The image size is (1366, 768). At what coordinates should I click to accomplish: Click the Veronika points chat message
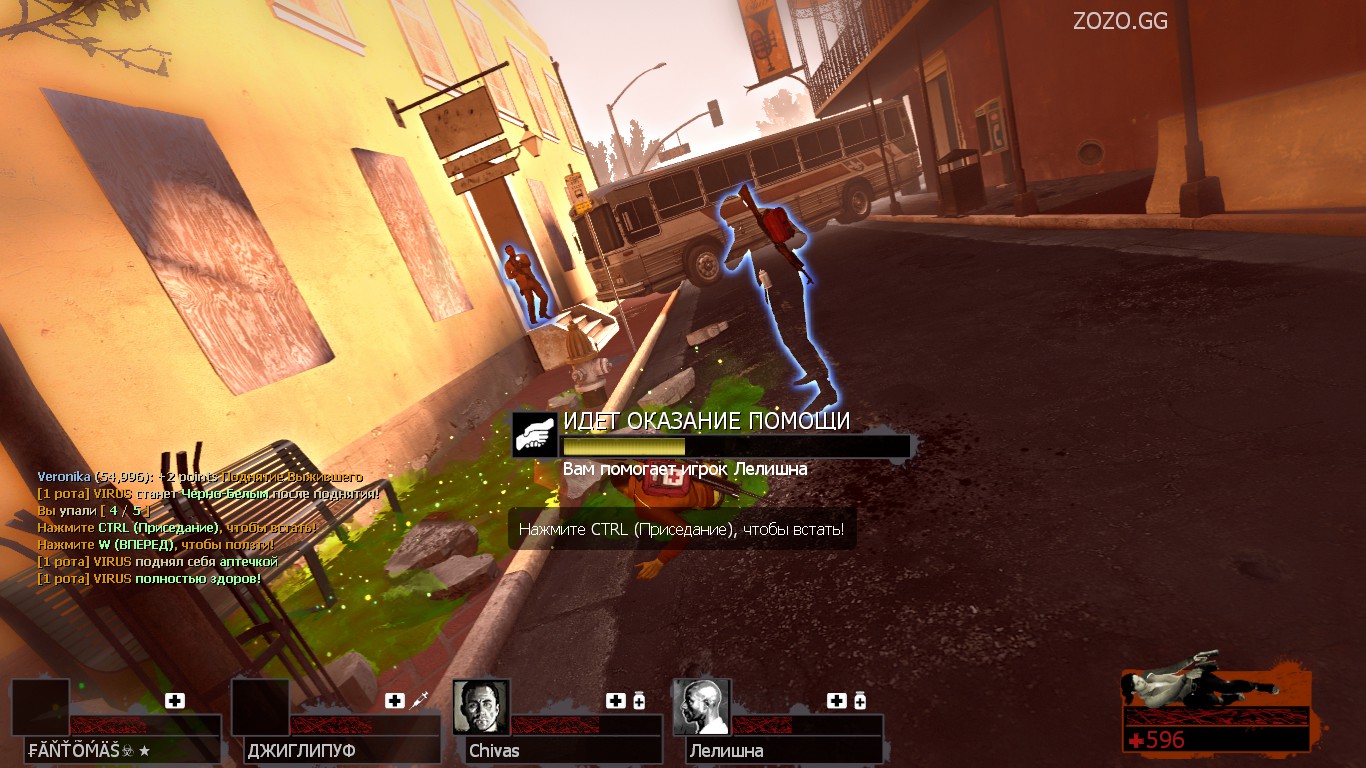click(200, 477)
